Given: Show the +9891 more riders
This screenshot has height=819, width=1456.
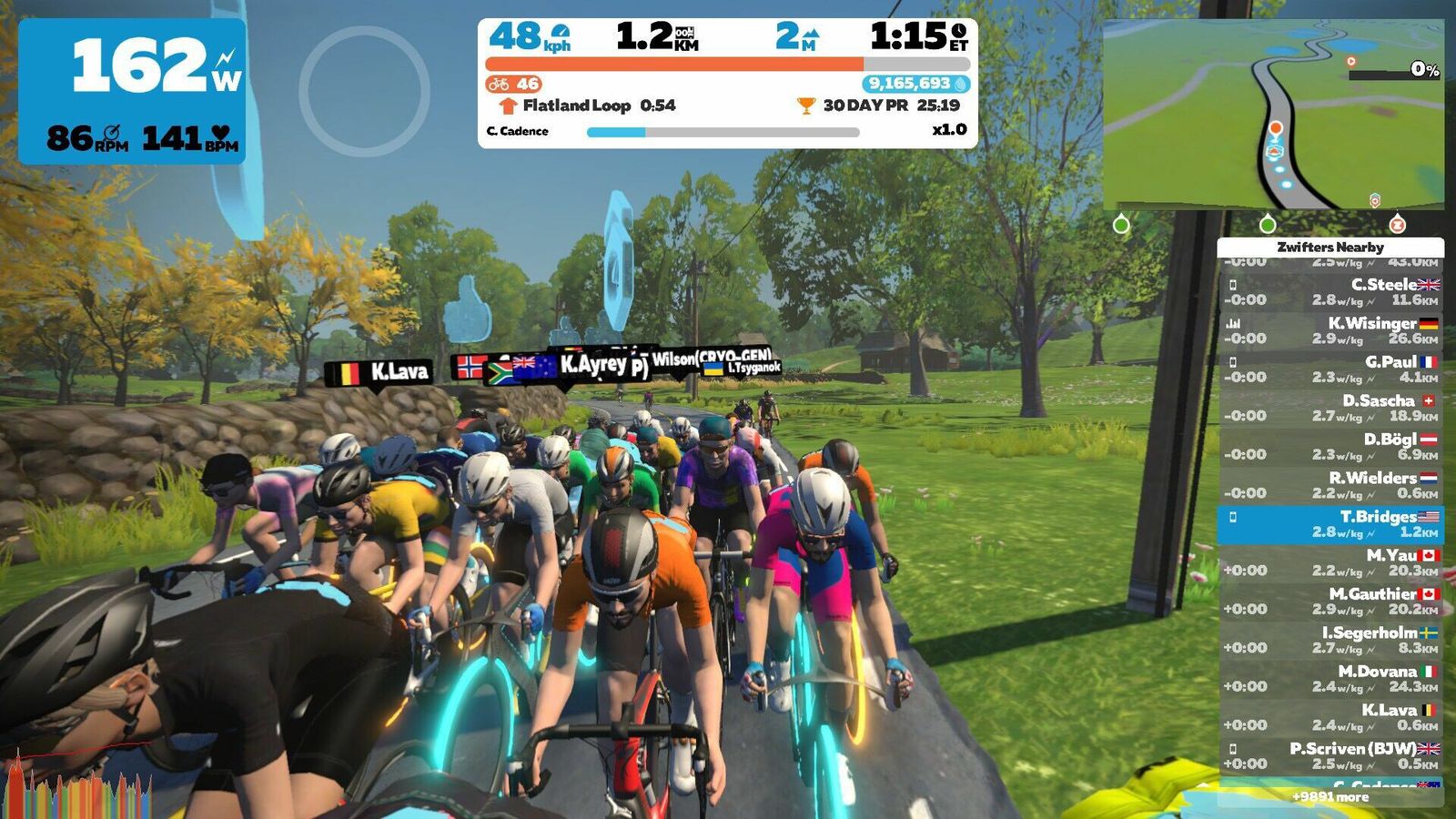Looking at the screenshot, I should click(1330, 797).
